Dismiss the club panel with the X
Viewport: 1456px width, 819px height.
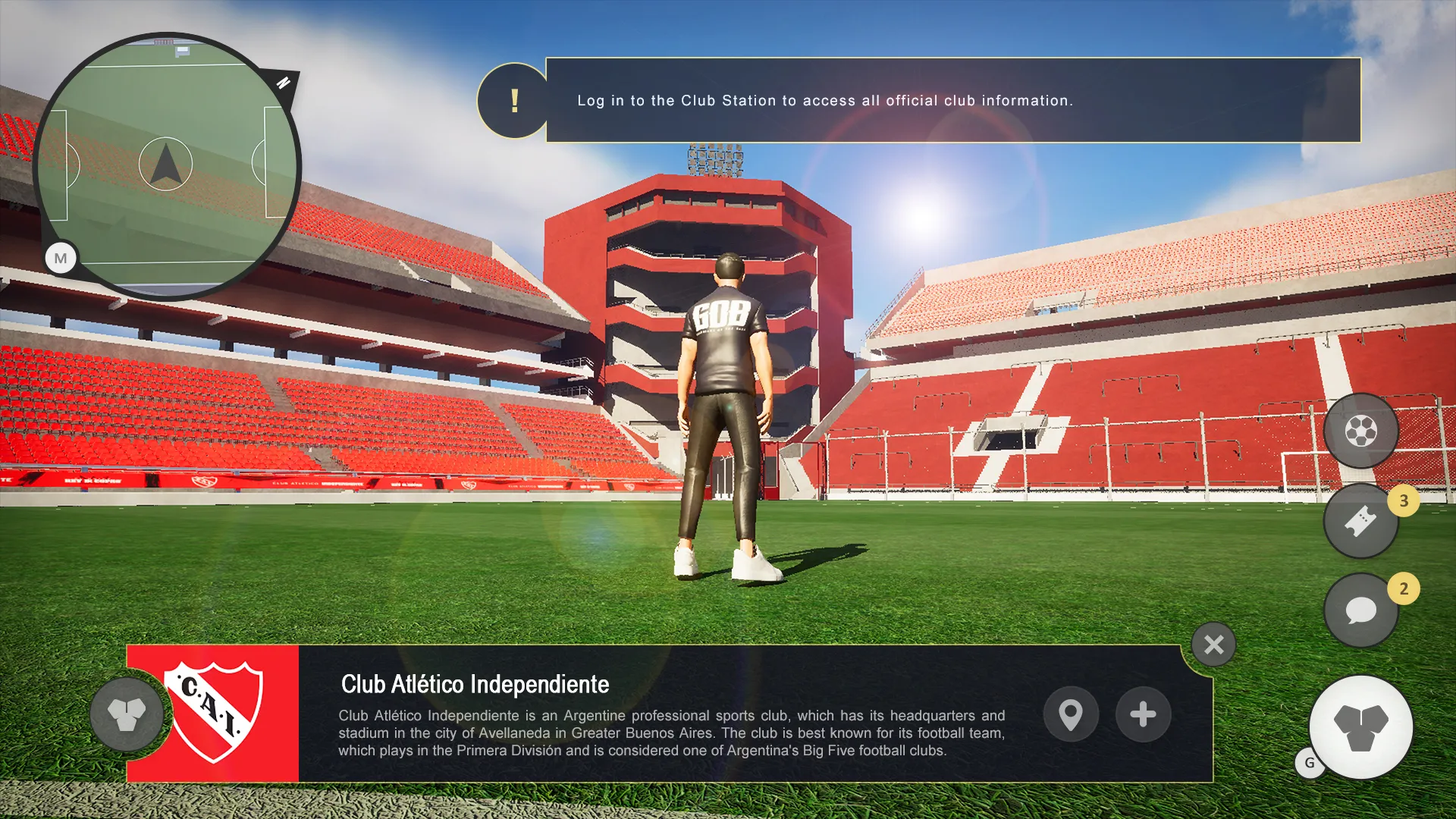pyautogui.click(x=1214, y=645)
